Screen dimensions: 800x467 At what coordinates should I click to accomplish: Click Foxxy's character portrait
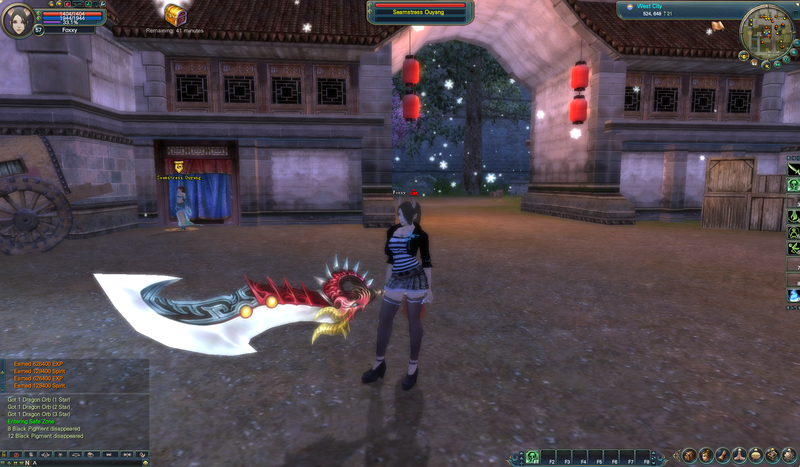pos(16,19)
